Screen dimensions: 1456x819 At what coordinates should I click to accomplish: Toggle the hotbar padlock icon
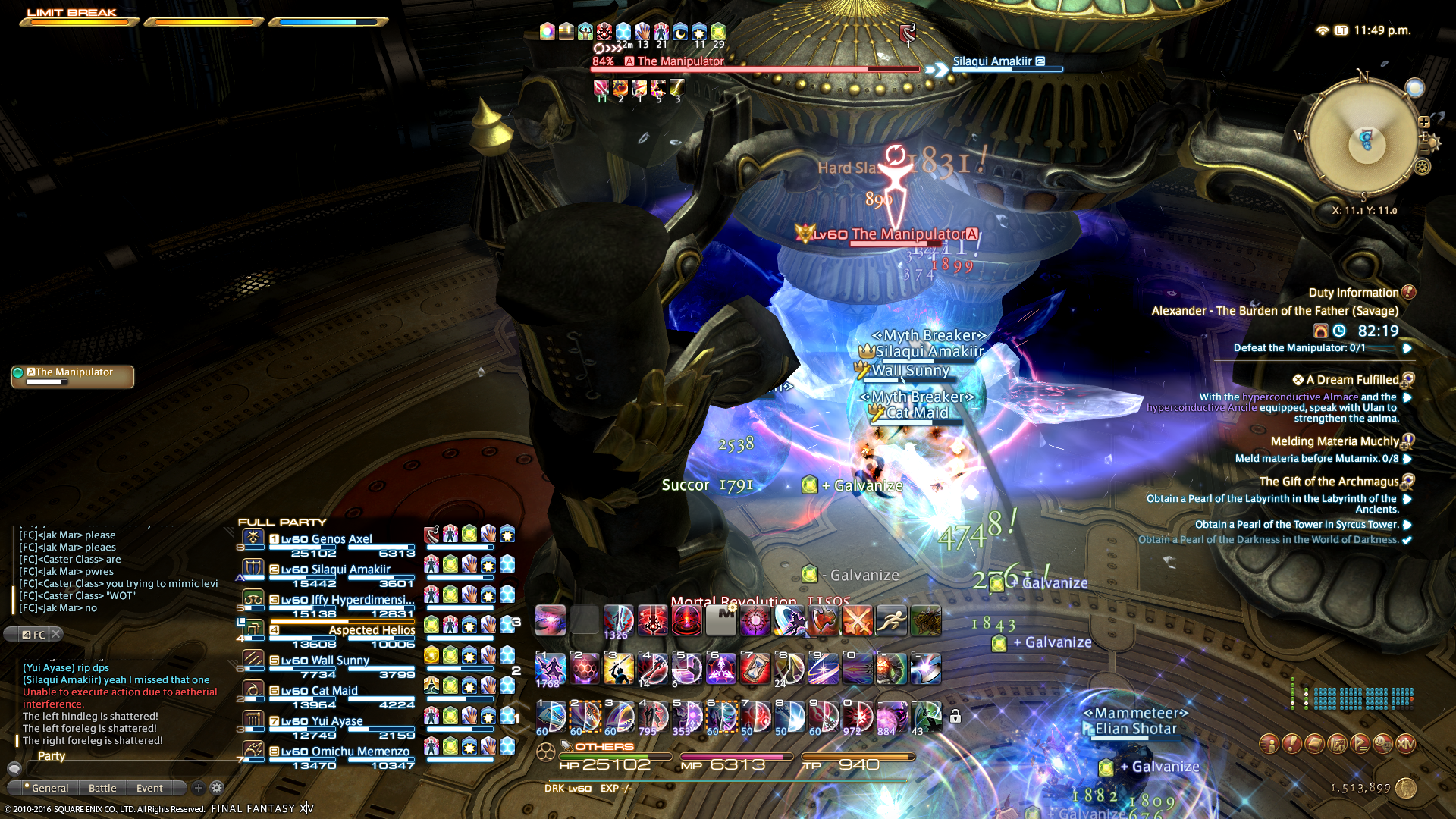955,716
